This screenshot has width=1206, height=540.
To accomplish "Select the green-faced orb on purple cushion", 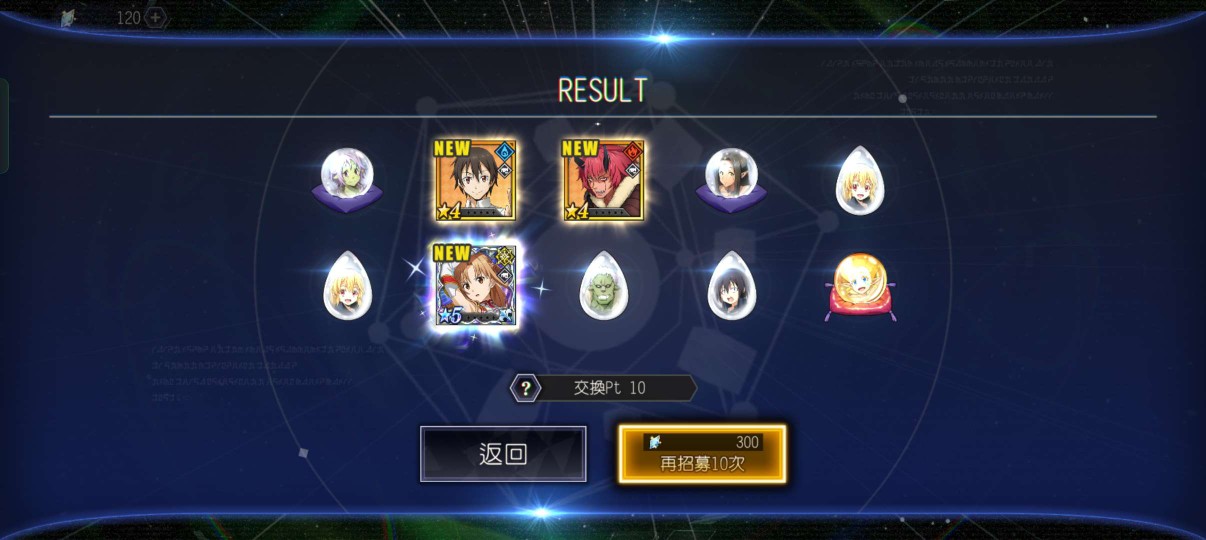I will (346, 180).
